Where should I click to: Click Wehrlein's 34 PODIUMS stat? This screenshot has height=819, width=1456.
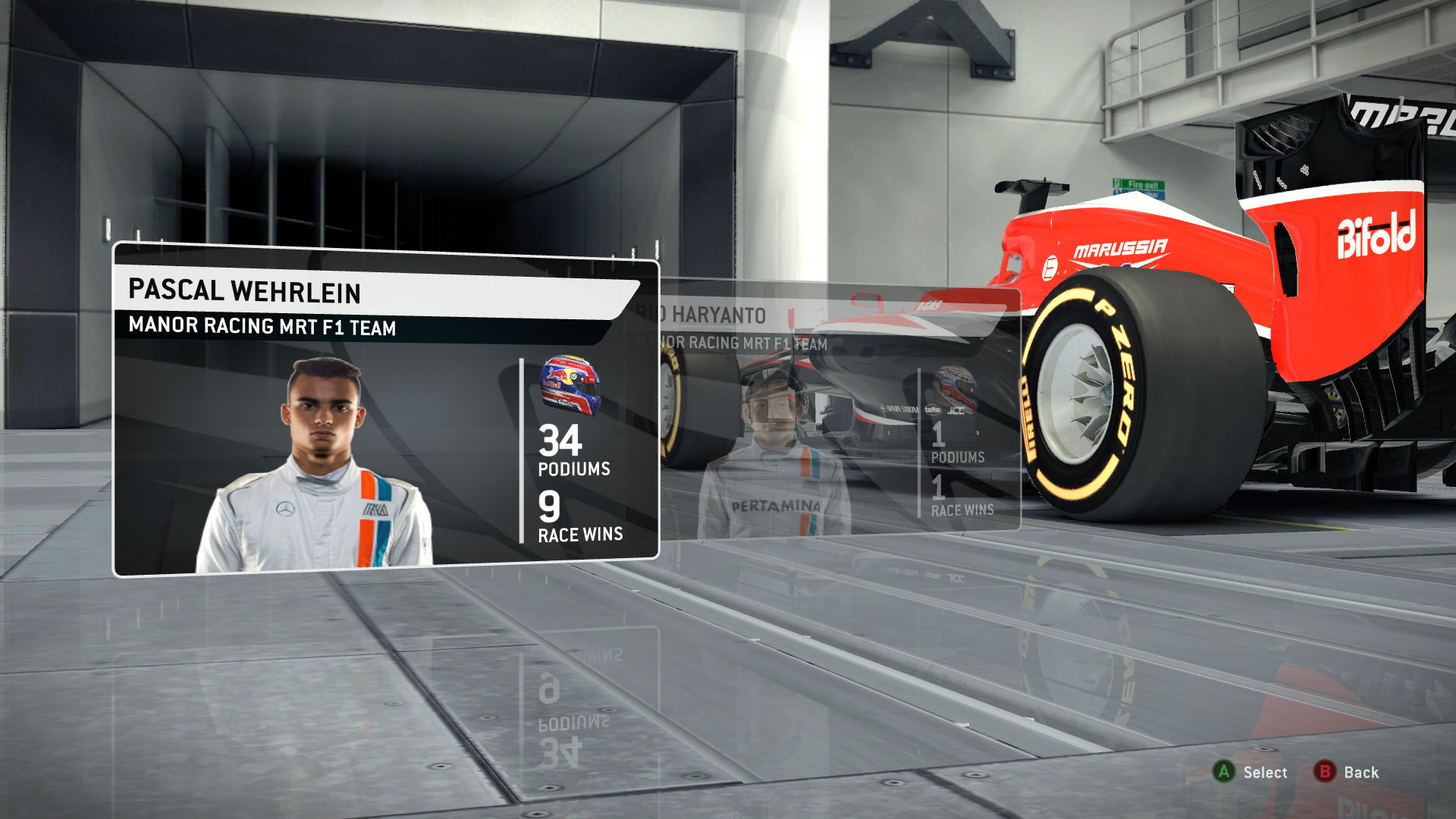coord(570,451)
